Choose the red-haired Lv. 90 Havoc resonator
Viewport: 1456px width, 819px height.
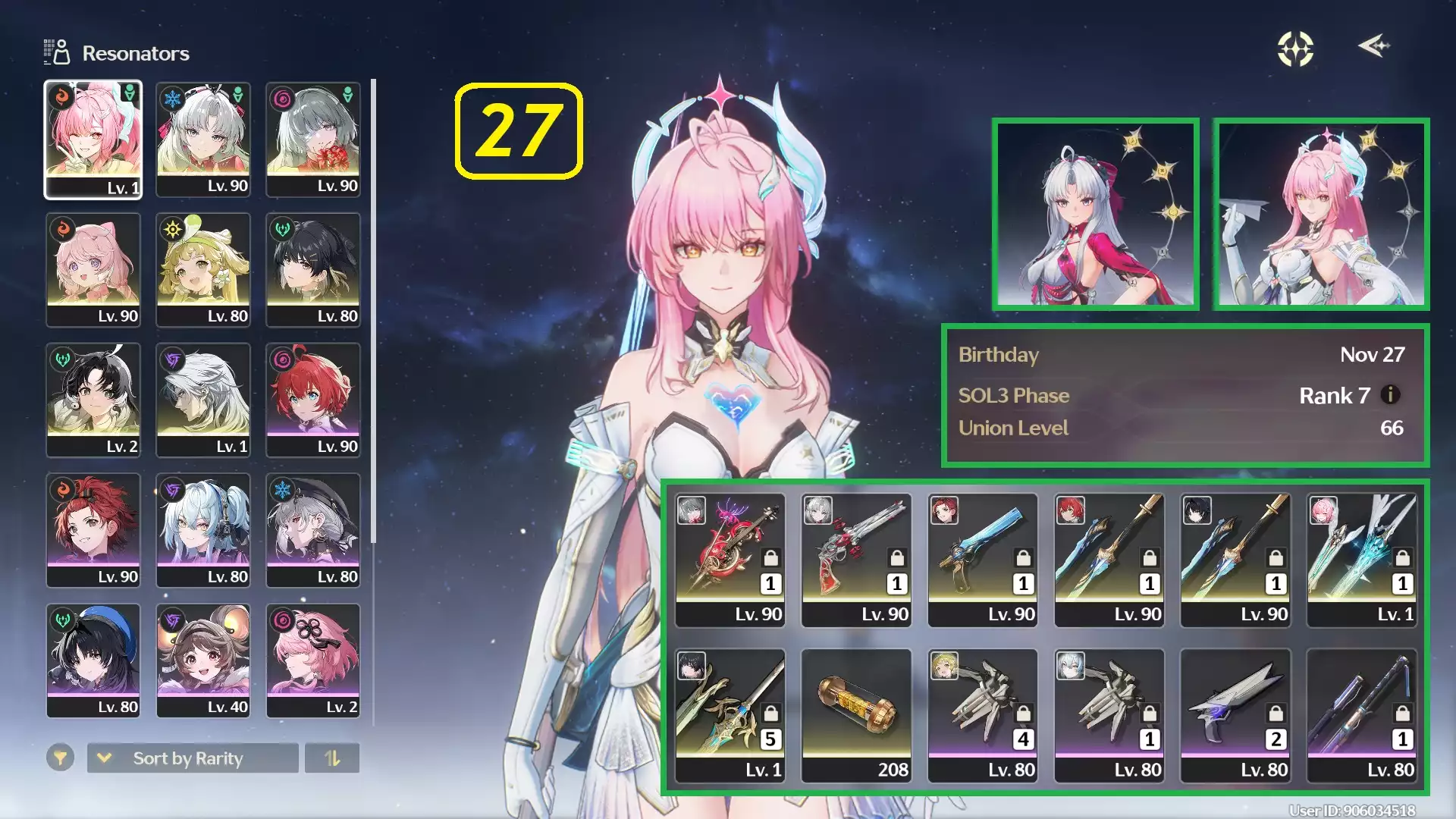click(313, 400)
